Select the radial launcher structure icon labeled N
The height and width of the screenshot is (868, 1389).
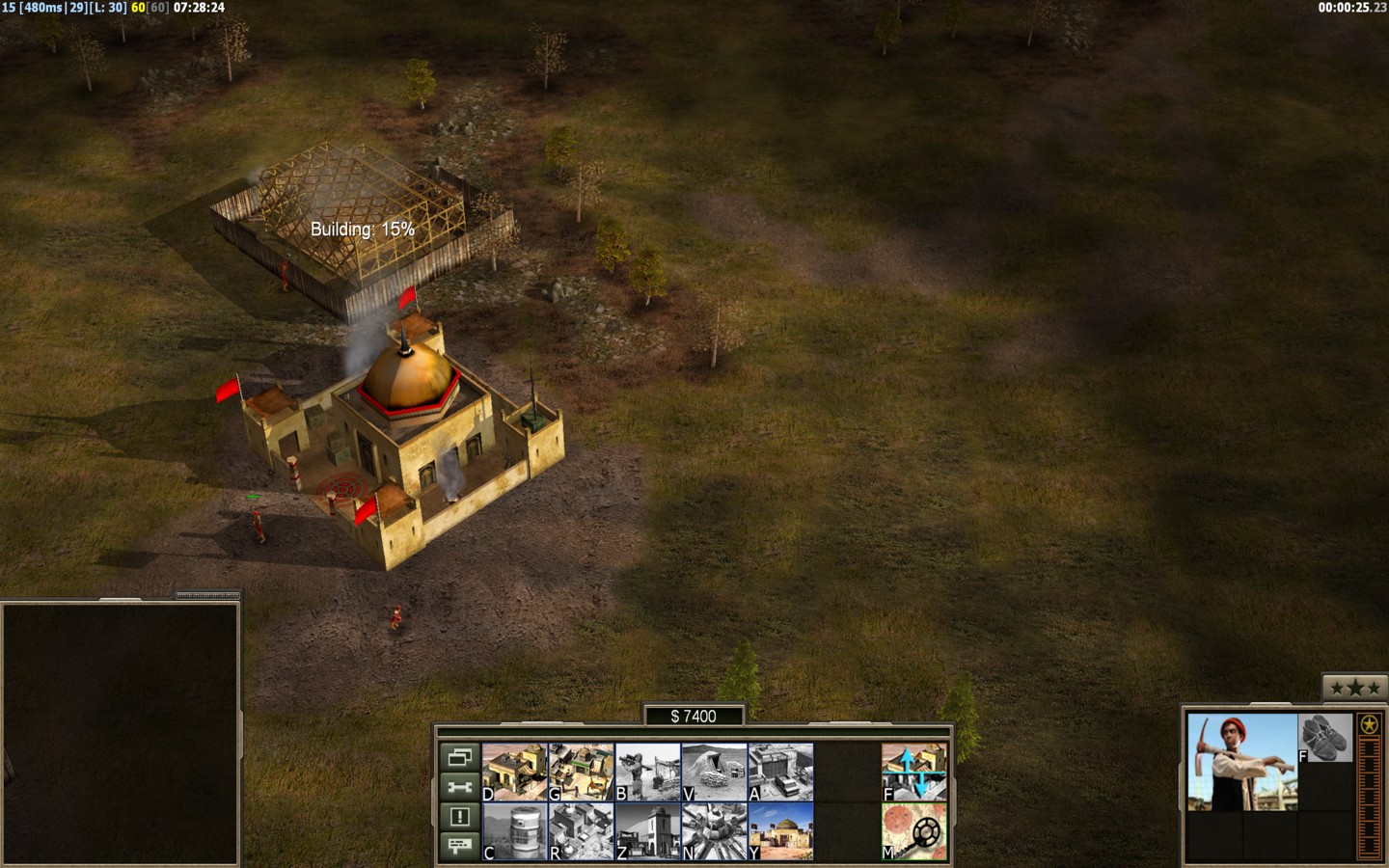[714, 831]
